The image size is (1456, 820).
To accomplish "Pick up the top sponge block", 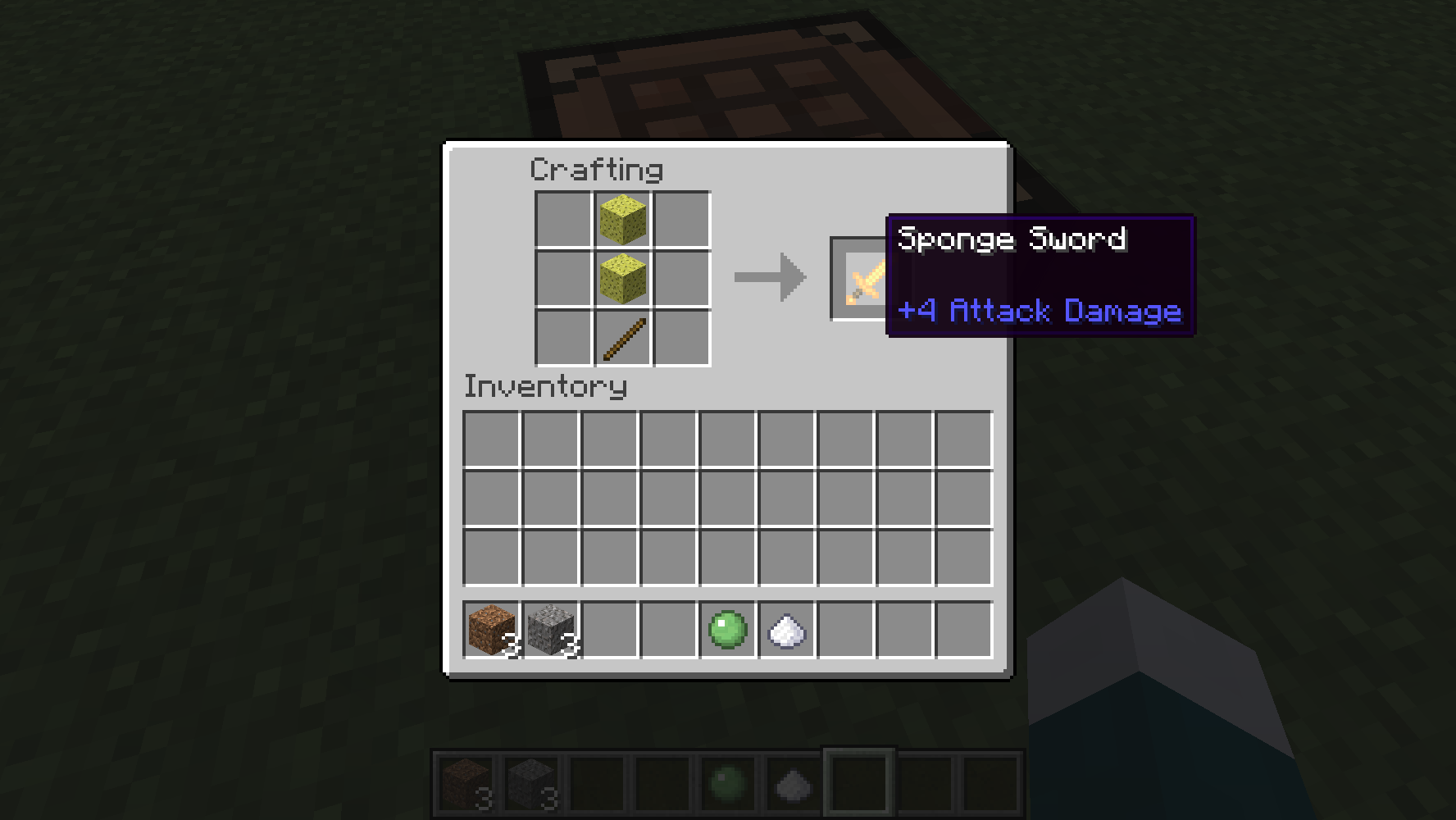I will [621, 218].
